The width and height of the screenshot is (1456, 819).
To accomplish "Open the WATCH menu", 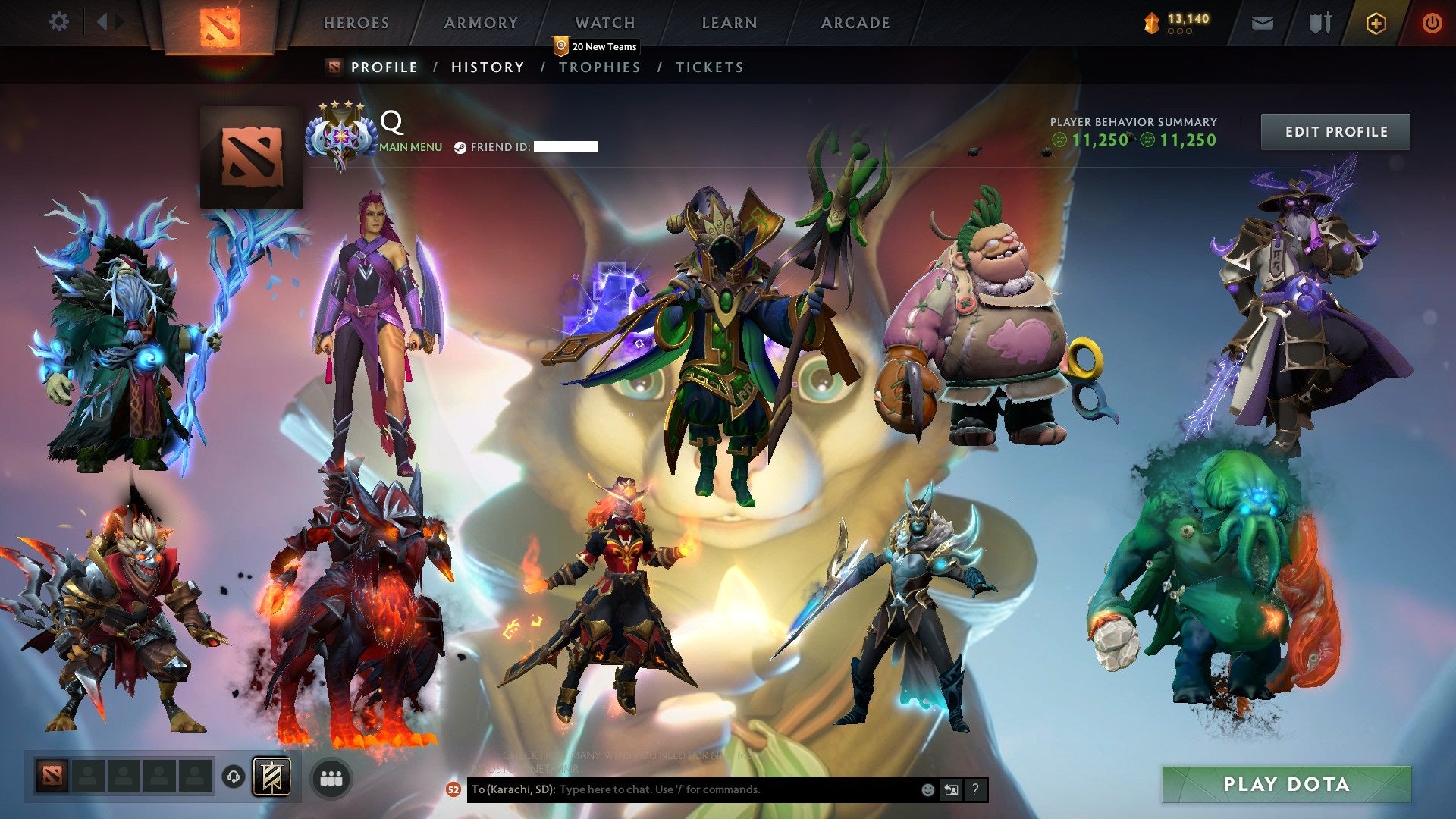I will point(604,23).
